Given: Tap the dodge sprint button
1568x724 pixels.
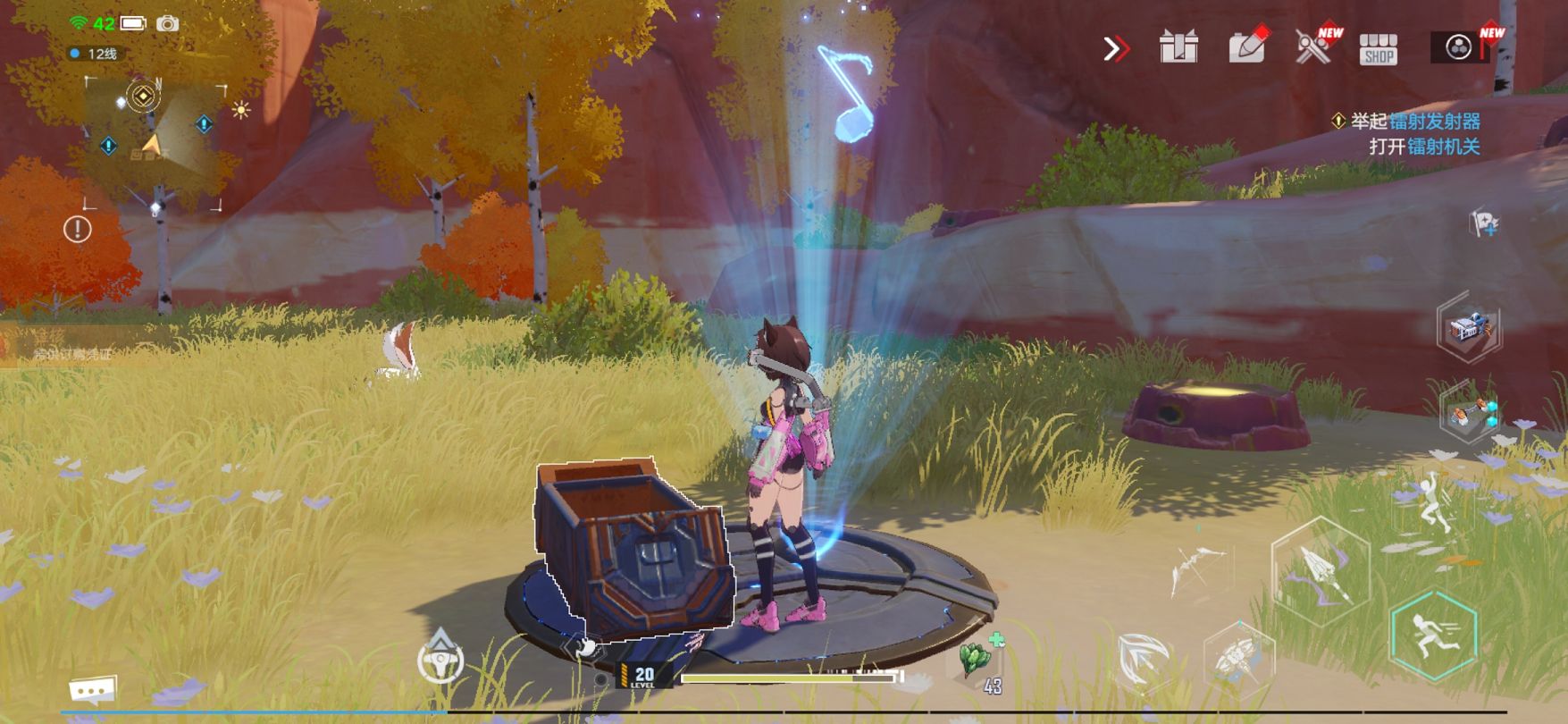Looking at the screenshot, I should click(x=1433, y=634).
